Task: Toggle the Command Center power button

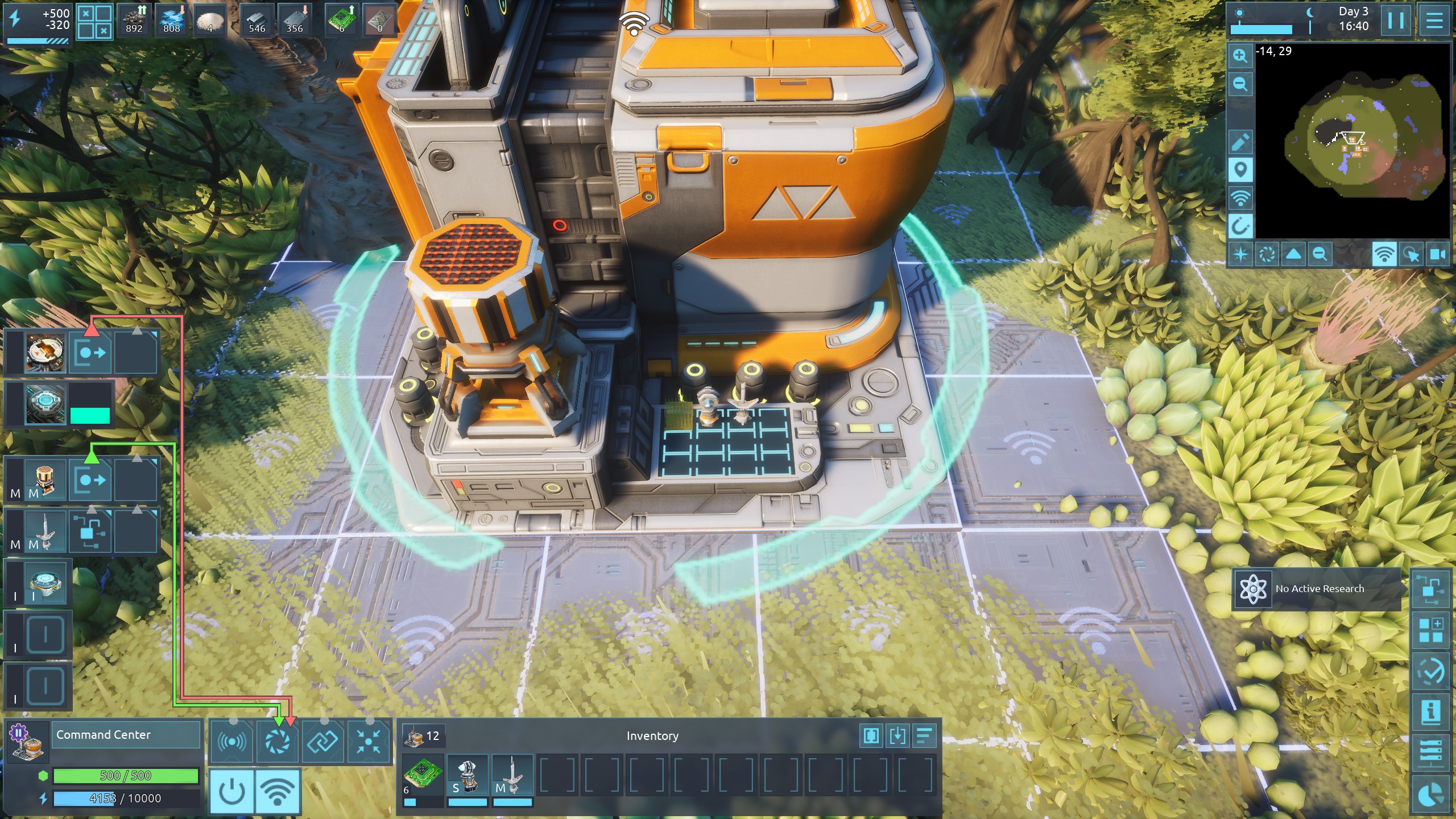Action: [x=232, y=791]
